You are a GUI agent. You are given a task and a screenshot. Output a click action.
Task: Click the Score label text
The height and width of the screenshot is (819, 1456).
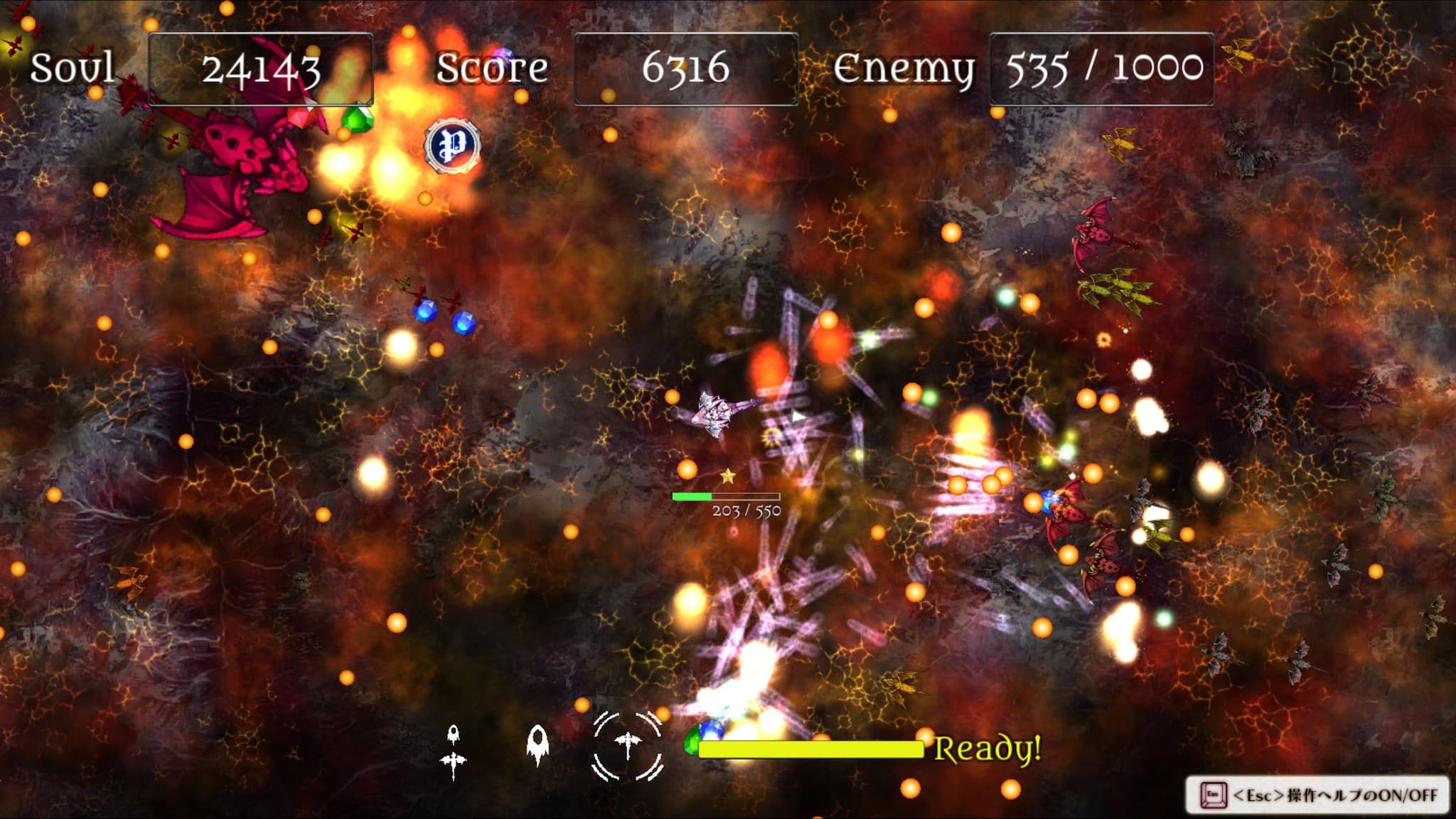[491, 68]
